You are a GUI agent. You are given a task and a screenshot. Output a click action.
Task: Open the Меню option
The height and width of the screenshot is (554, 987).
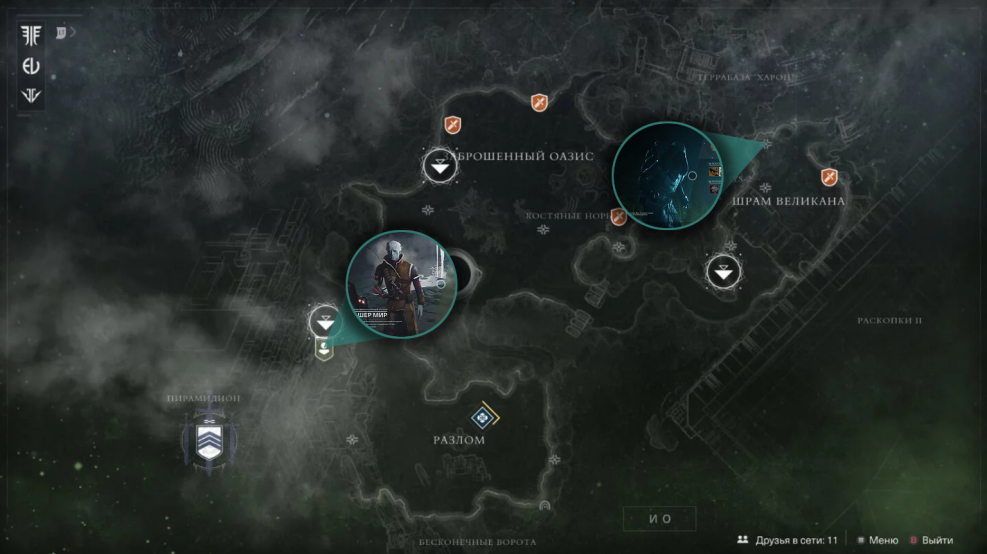click(877, 540)
